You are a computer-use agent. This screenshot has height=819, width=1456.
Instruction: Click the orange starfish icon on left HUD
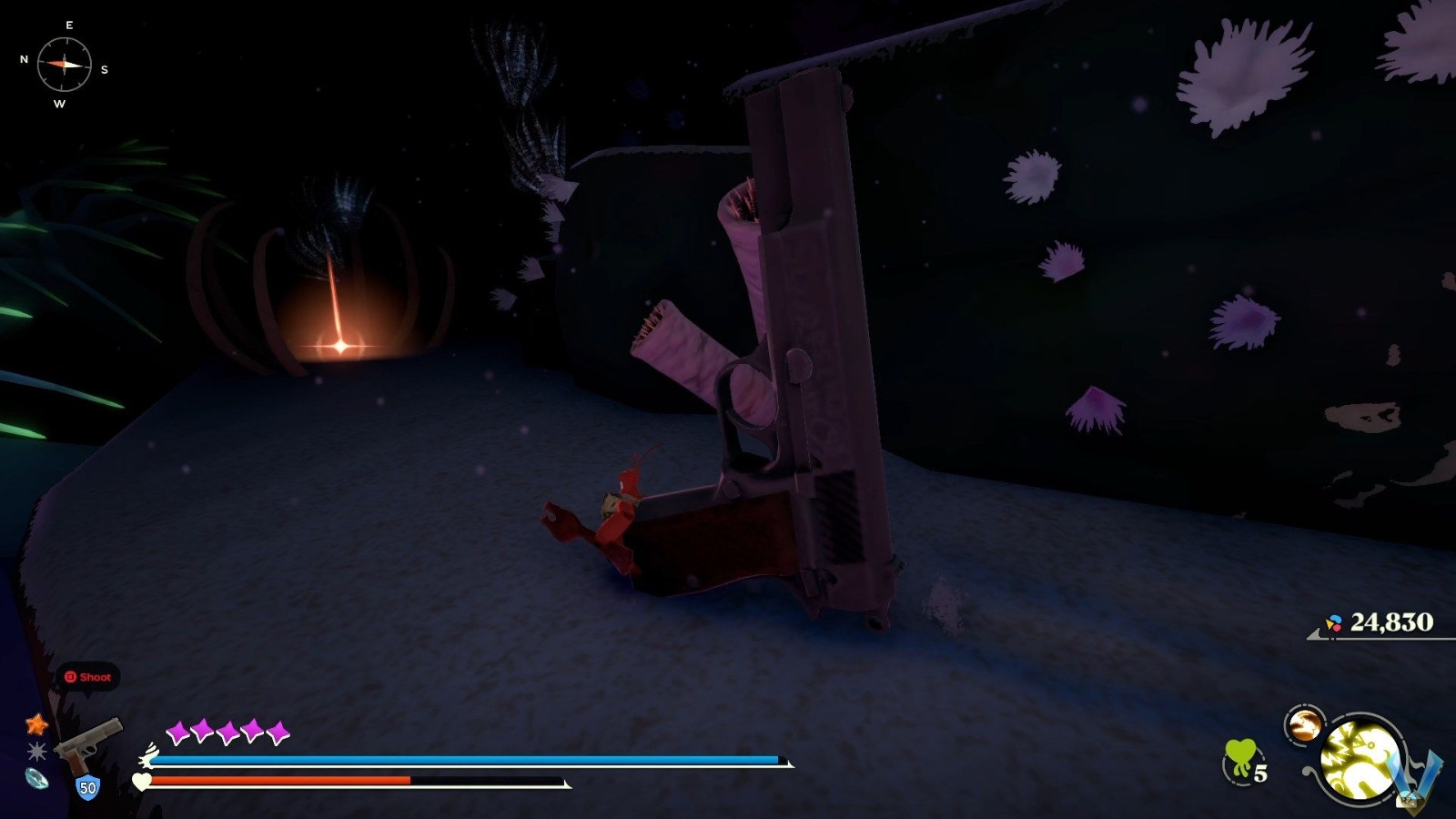[x=36, y=724]
